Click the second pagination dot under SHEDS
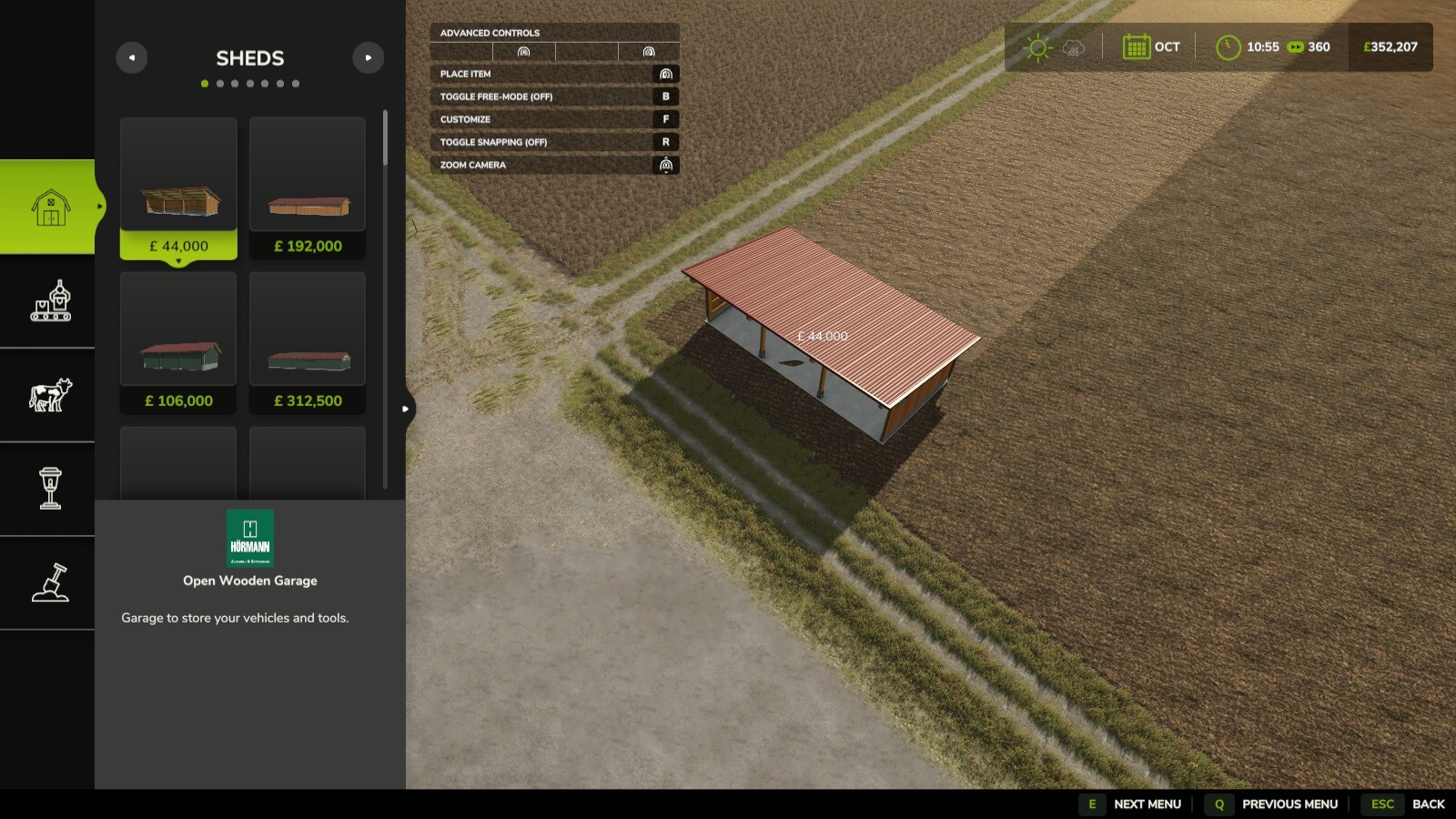This screenshot has width=1456, height=819. pos(218,83)
